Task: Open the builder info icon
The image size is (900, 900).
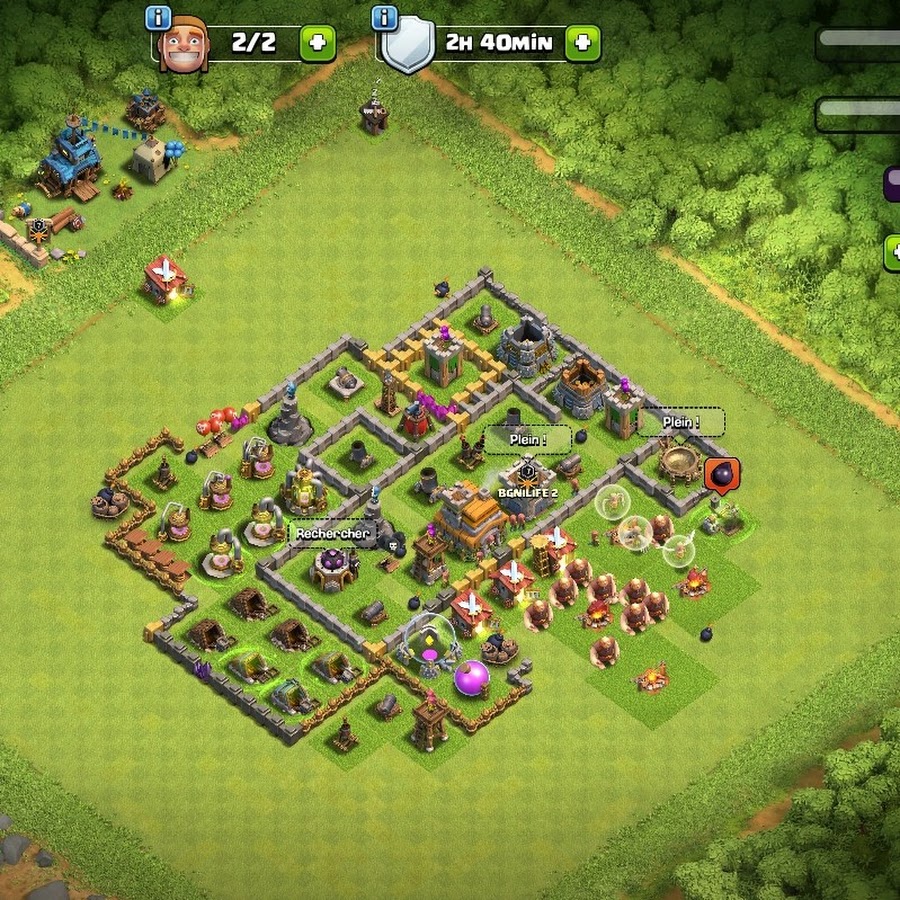Action: tap(158, 17)
